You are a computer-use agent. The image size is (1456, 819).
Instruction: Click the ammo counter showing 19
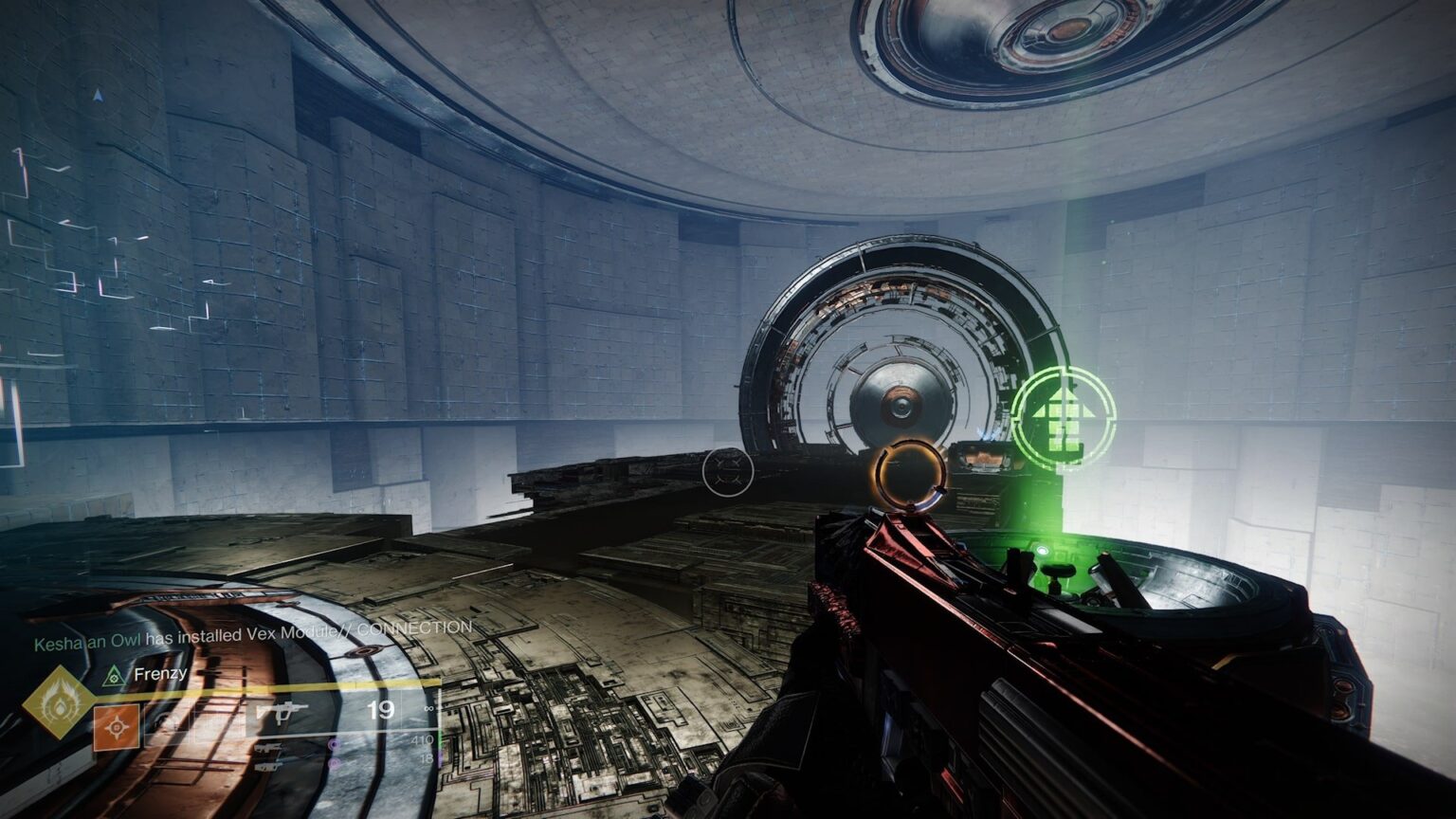pyautogui.click(x=382, y=708)
